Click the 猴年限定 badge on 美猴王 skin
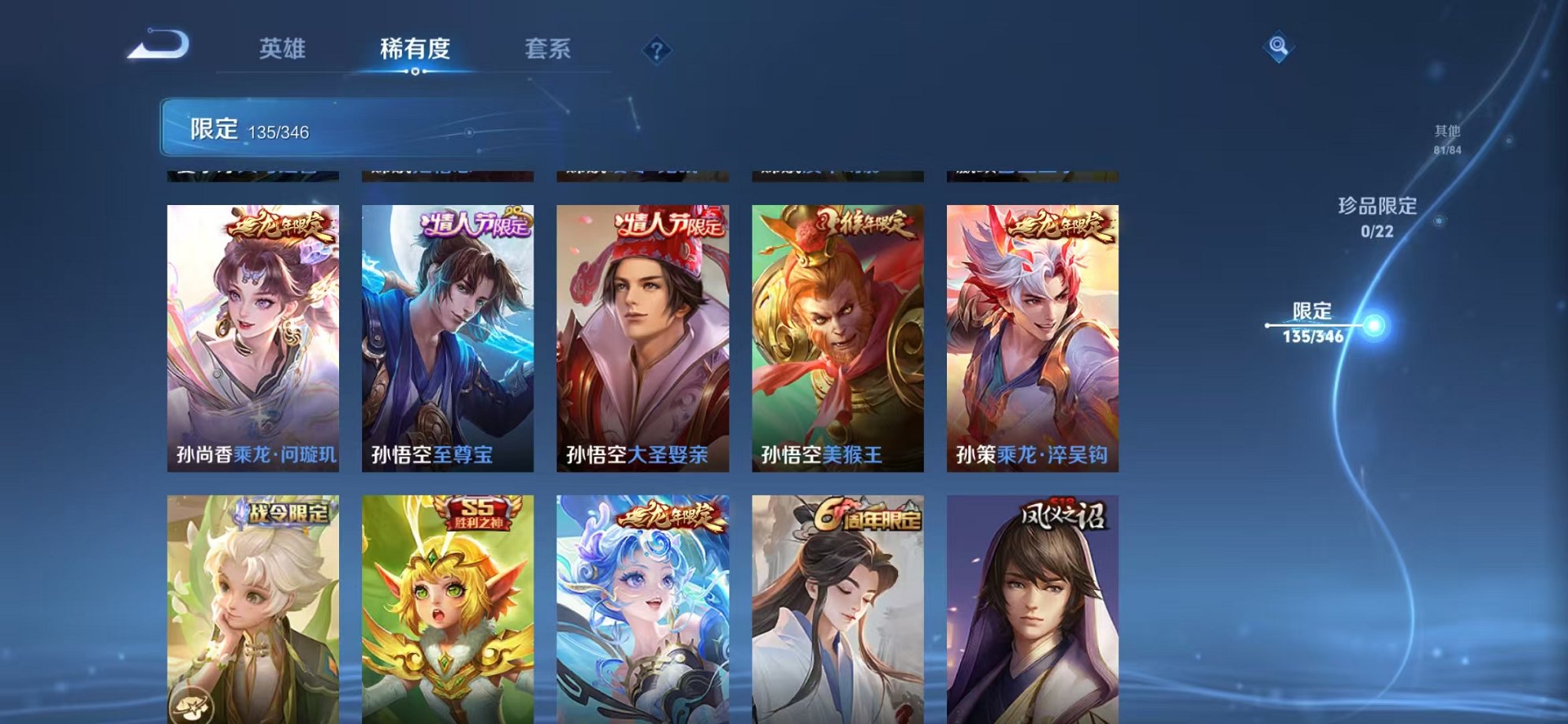This screenshot has height=724, width=1568. [863, 222]
